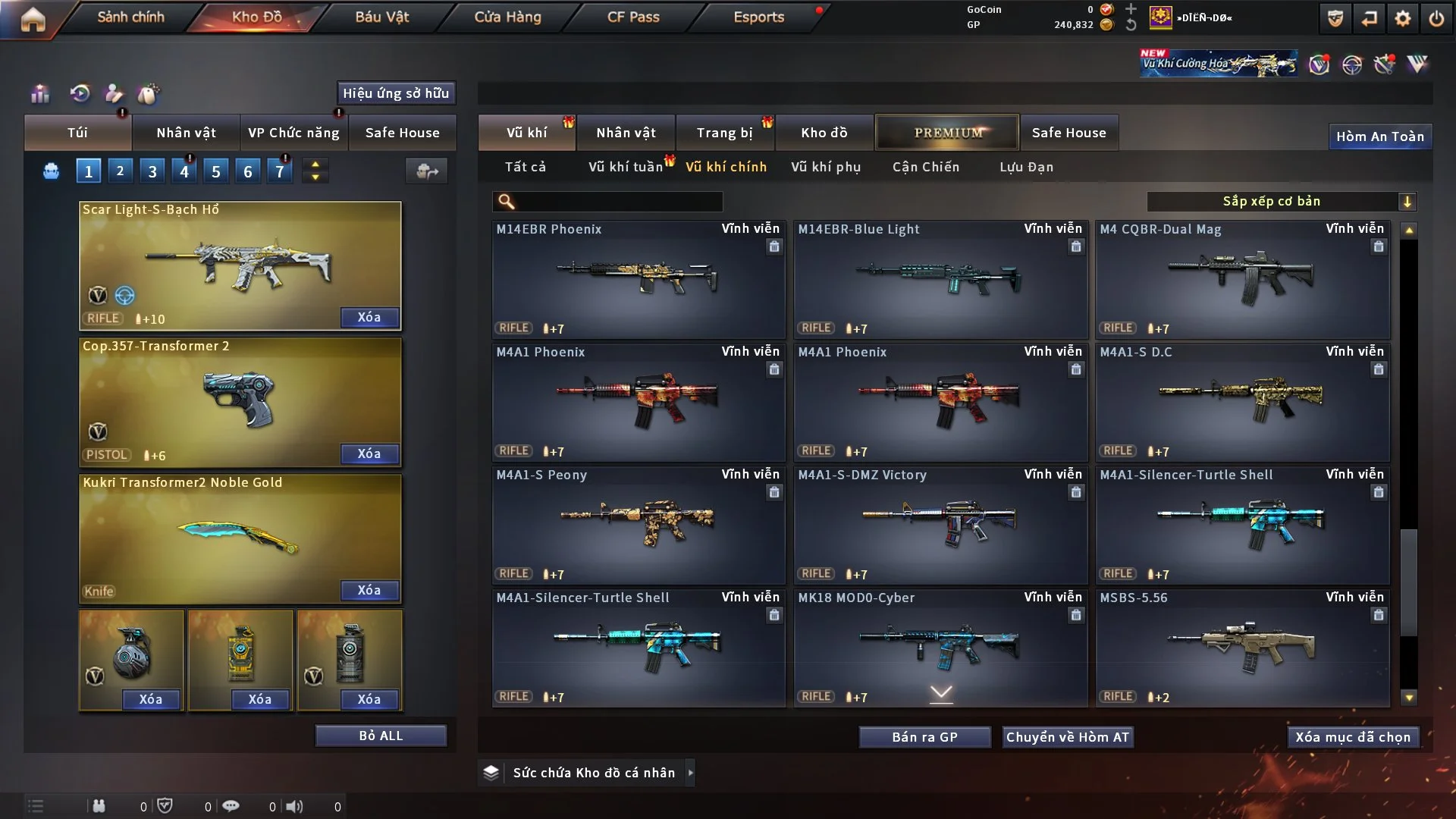
Task: Open the PREMIUM storage tab
Action: (947, 133)
